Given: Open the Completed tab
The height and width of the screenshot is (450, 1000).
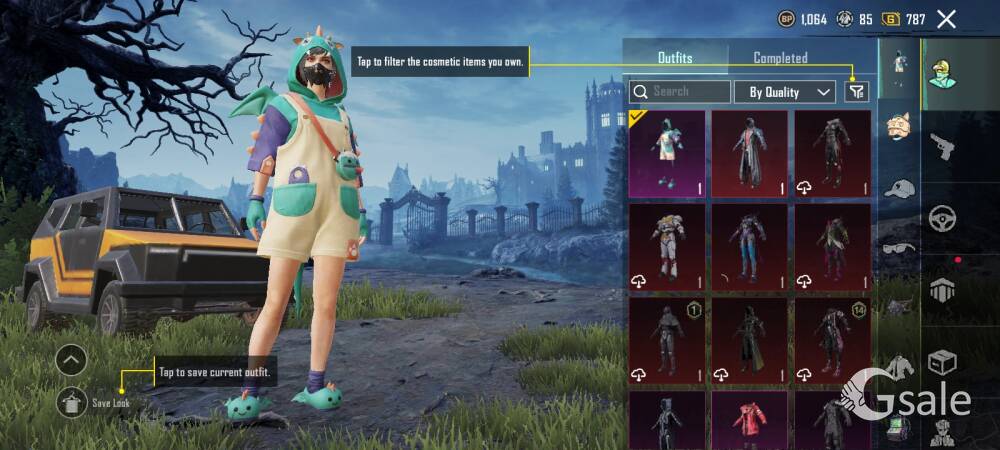Looking at the screenshot, I should [780, 57].
